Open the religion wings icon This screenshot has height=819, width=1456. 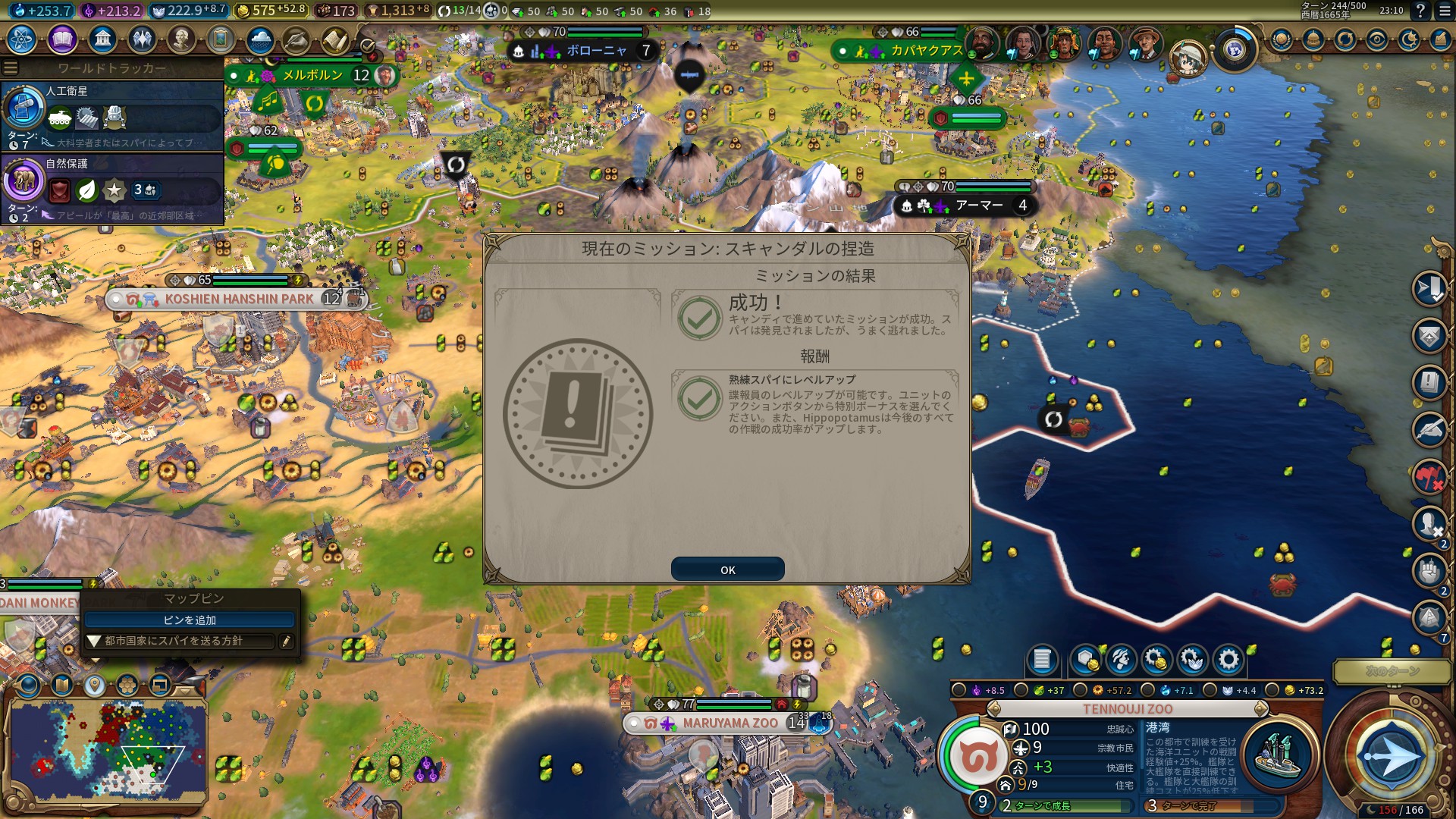[142, 39]
